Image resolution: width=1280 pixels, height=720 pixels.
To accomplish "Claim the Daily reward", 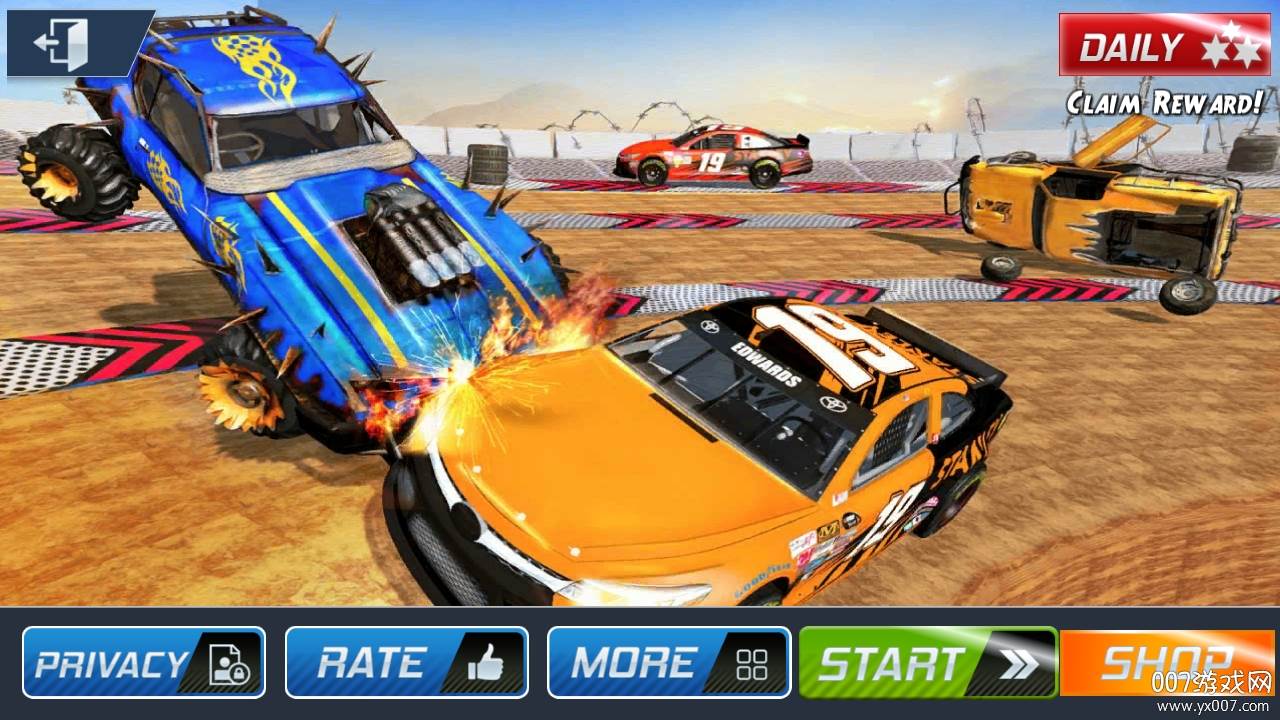I will (x=1163, y=46).
